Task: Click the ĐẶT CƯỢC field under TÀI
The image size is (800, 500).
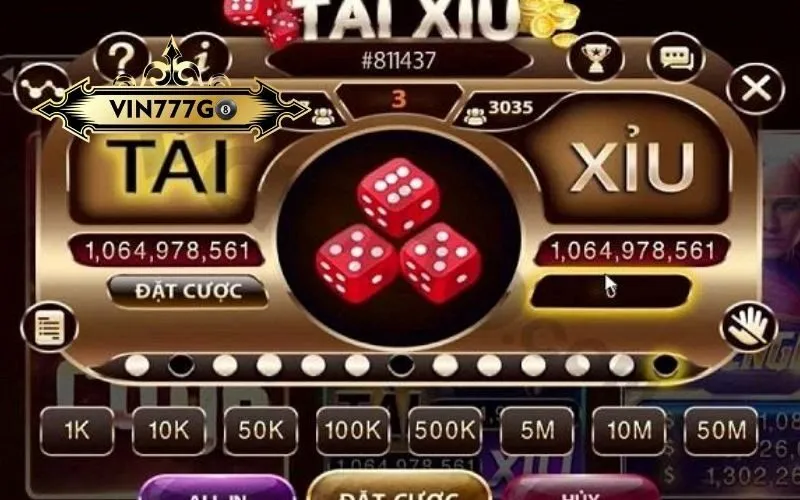Action: pyautogui.click(x=188, y=291)
